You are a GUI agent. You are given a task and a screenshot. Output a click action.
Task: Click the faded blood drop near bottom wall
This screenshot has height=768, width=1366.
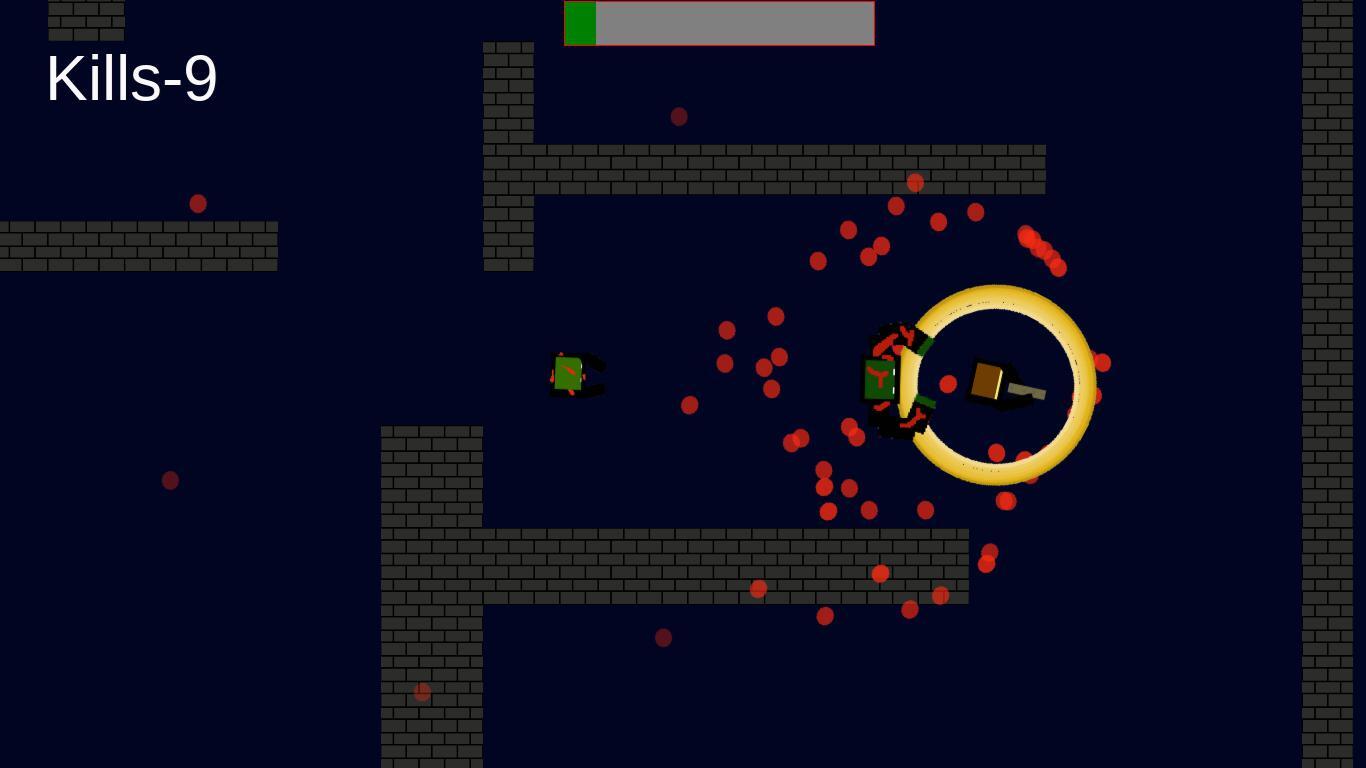tap(662, 638)
